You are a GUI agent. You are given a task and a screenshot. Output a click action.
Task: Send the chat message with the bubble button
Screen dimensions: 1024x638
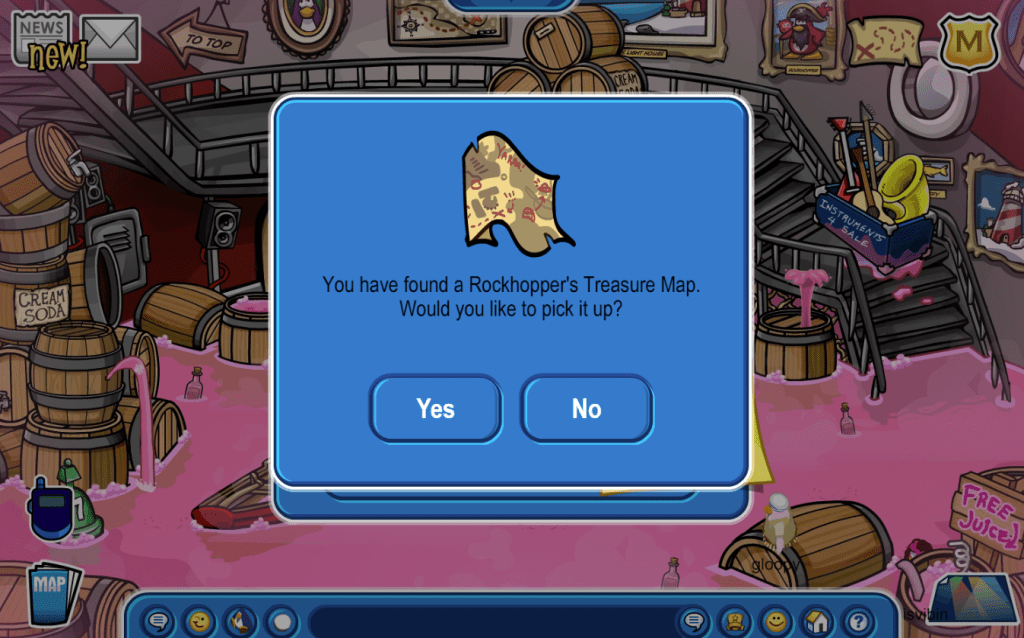[x=694, y=621]
